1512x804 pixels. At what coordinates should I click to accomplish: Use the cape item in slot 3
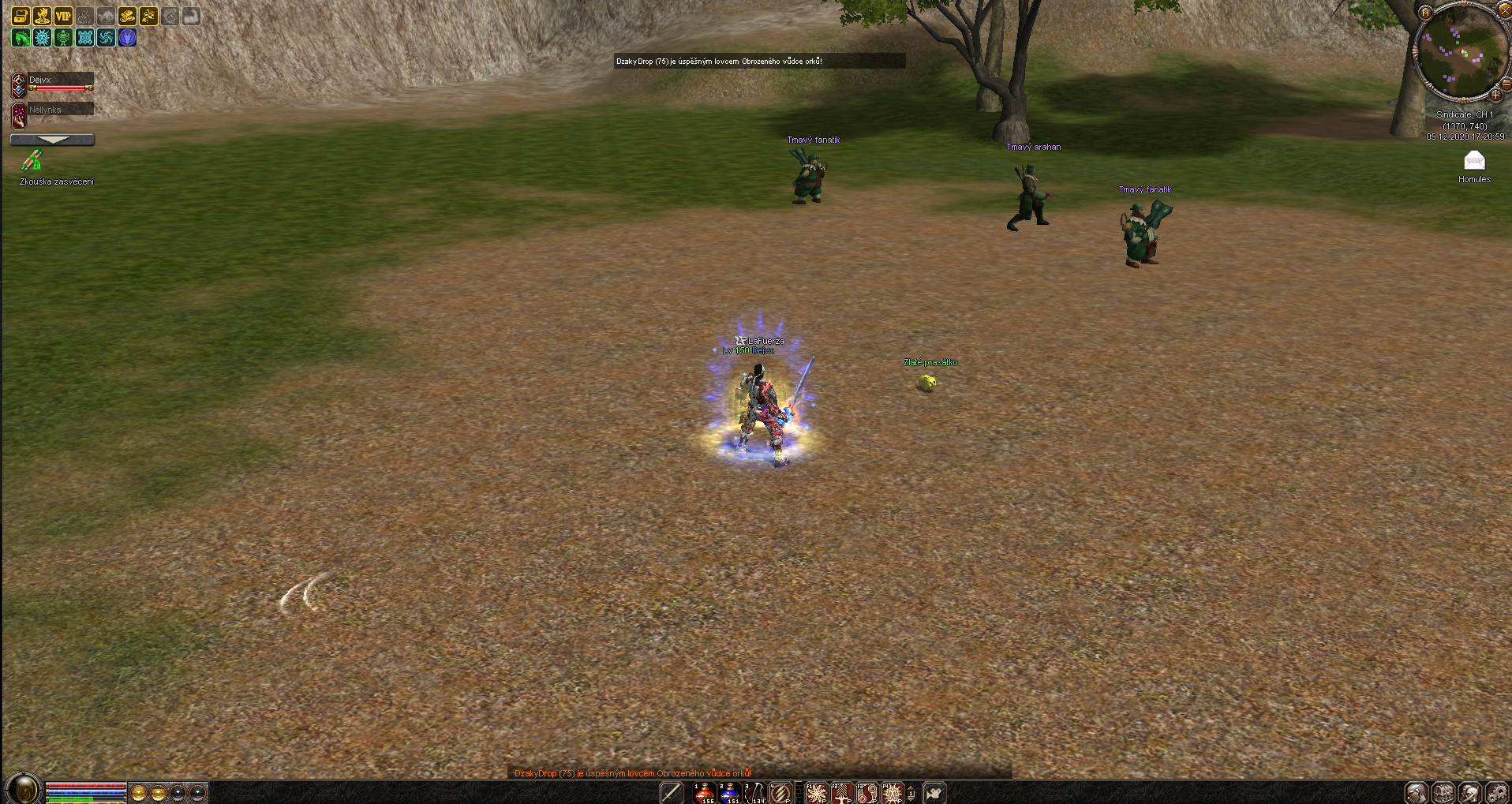(755, 792)
